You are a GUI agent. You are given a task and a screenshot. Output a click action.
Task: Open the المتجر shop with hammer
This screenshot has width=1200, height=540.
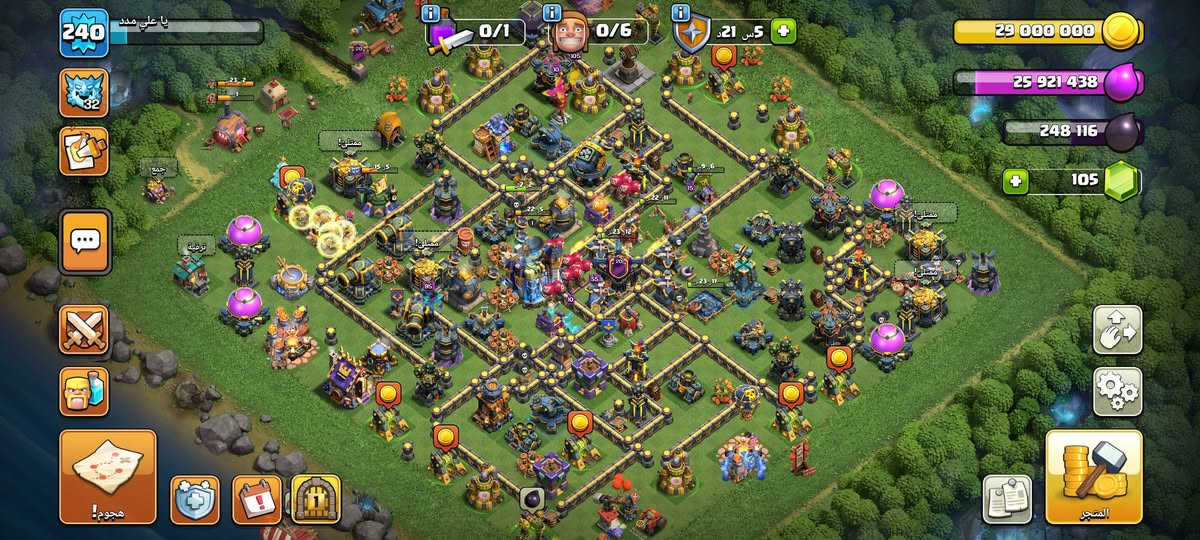coord(1094,477)
